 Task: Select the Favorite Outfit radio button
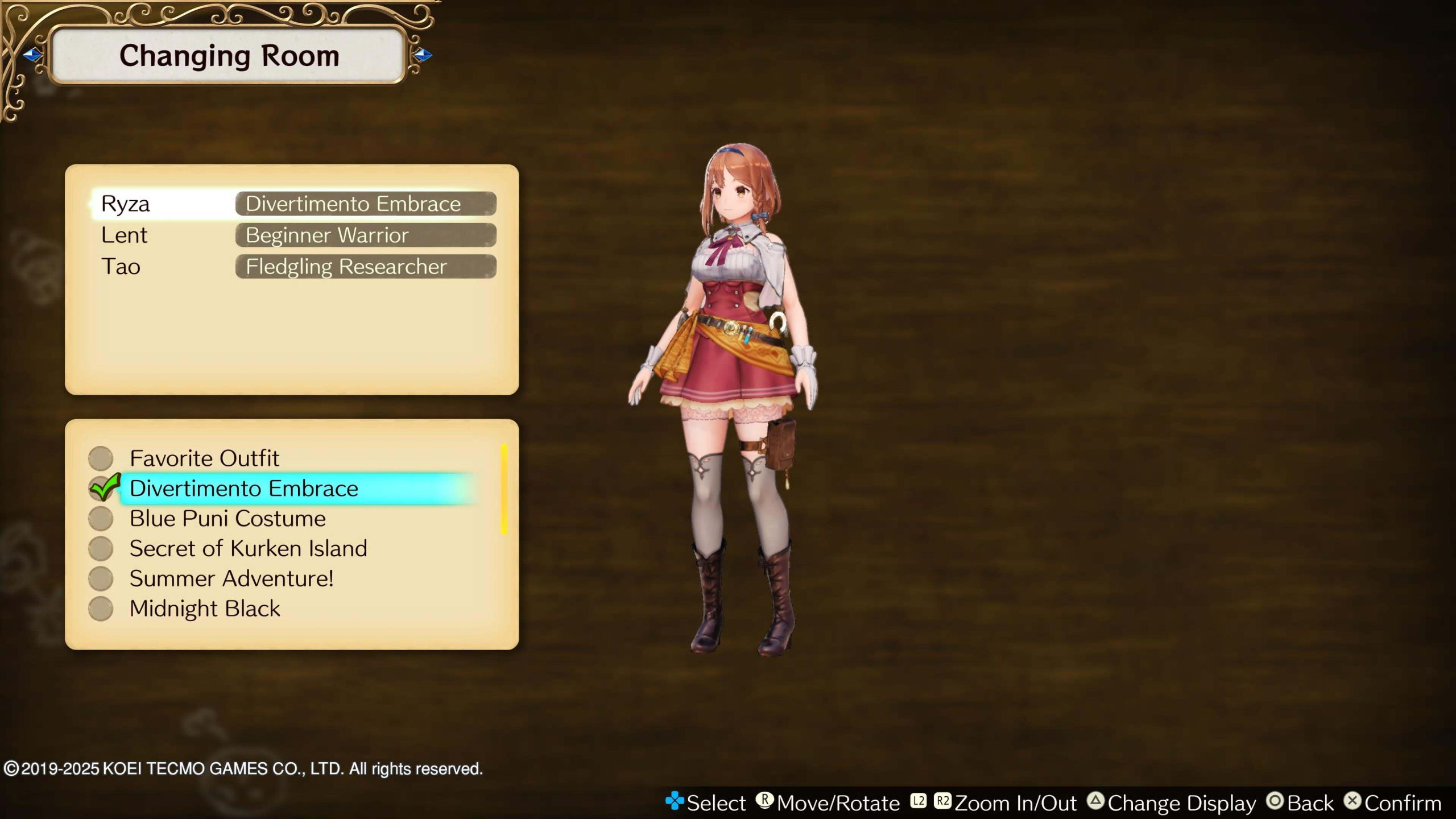pyautogui.click(x=101, y=458)
